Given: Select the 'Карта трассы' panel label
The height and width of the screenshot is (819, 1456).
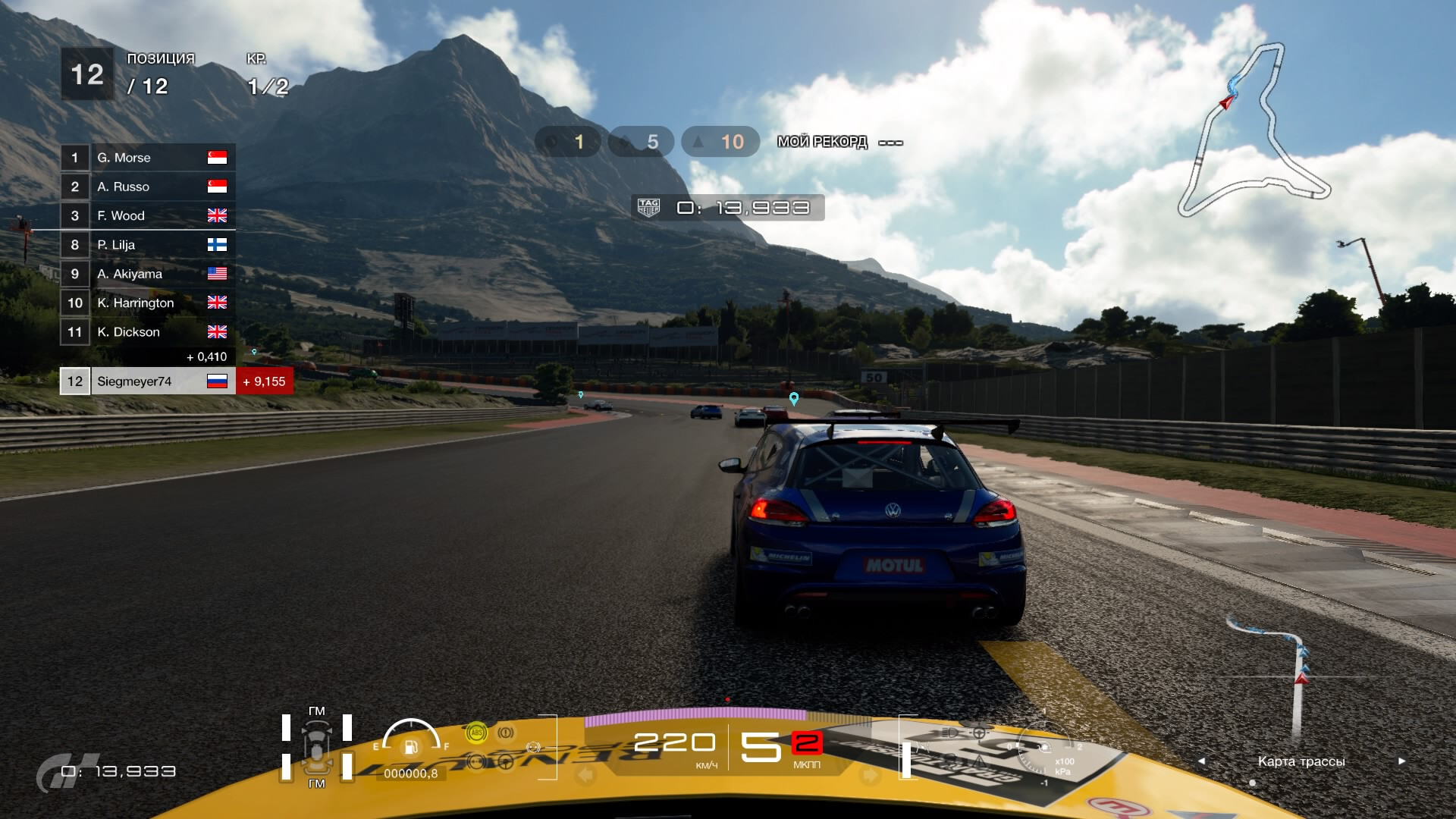Looking at the screenshot, I should tap(1301, 761).
